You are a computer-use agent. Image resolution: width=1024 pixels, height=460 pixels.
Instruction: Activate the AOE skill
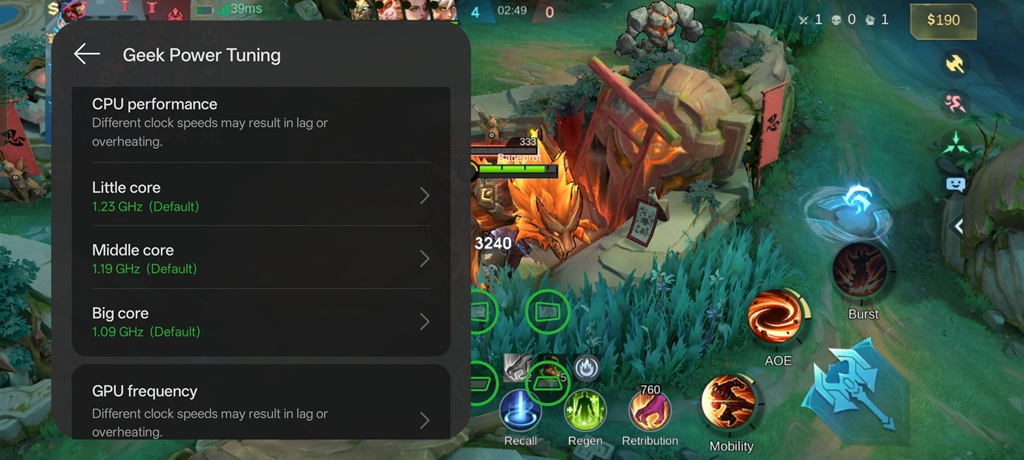[777, 318]
